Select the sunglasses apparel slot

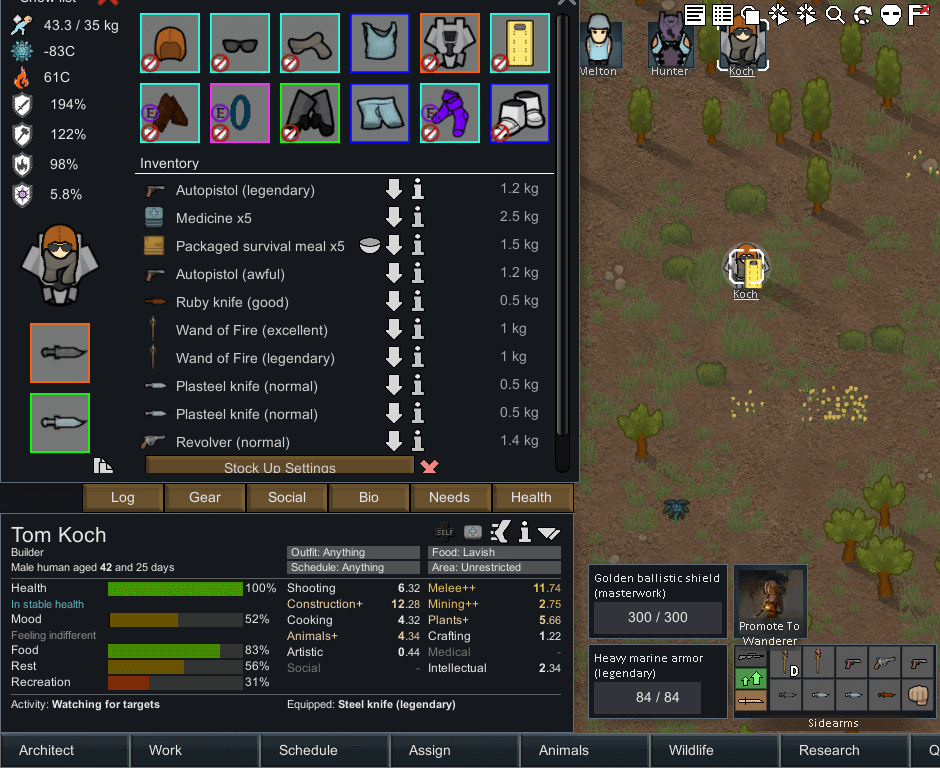(x=240, y=43)
